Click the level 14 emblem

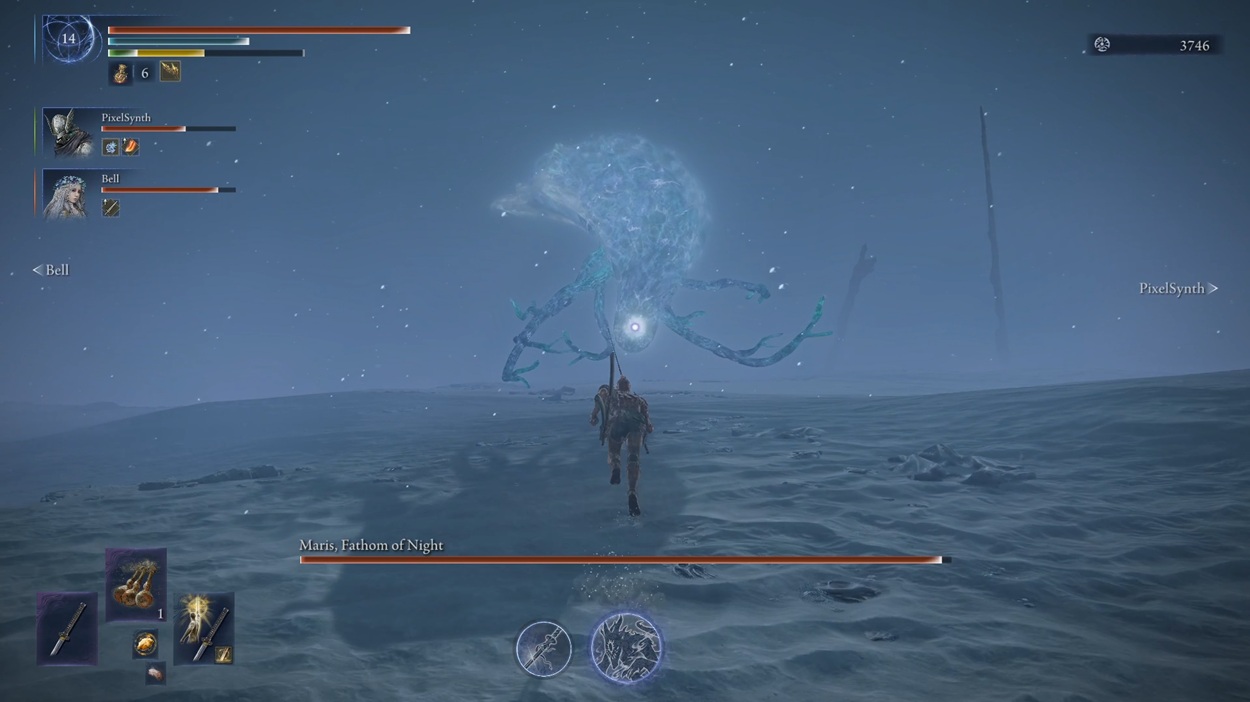[x=68, y=39]
